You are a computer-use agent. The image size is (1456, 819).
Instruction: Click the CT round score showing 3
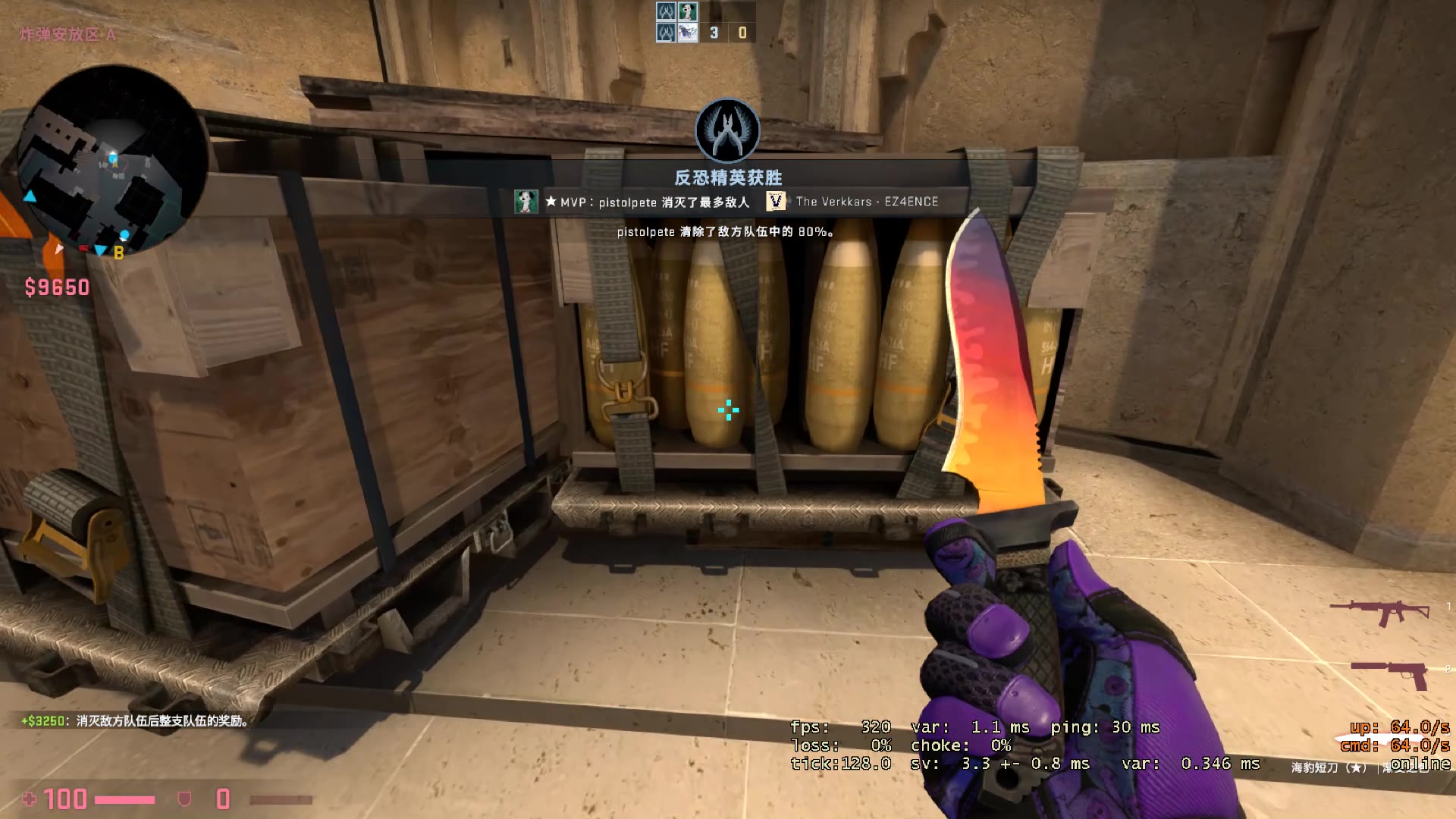pos(714,33)
